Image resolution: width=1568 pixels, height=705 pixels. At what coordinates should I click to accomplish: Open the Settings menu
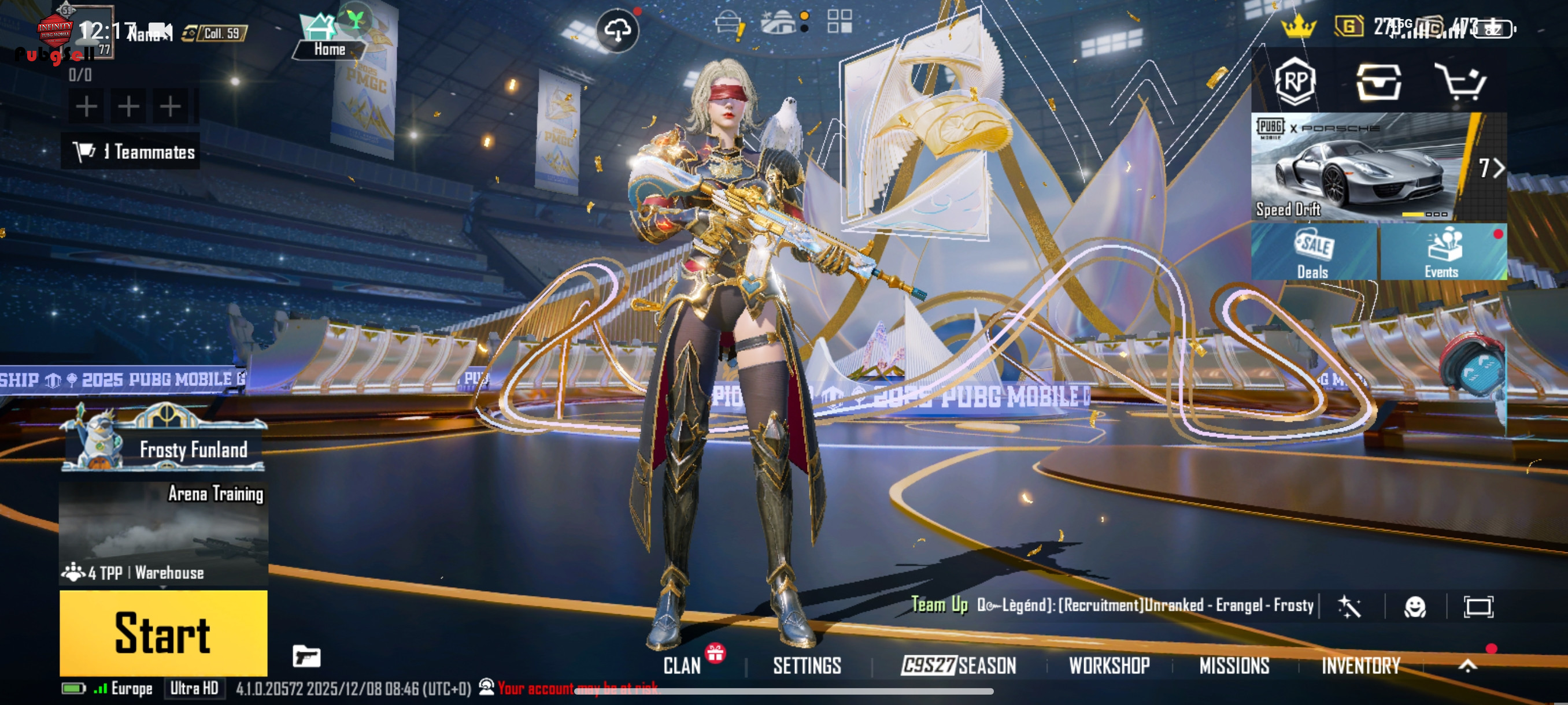coord(807,666)
